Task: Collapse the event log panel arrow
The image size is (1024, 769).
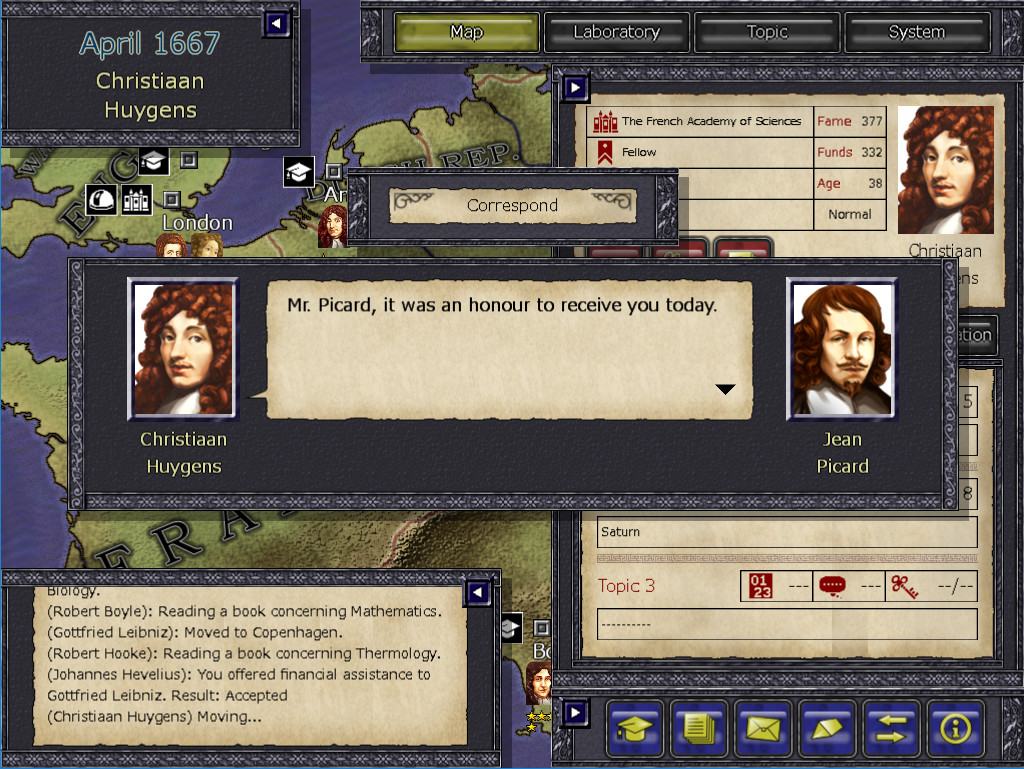Action: tap(478, 594)
